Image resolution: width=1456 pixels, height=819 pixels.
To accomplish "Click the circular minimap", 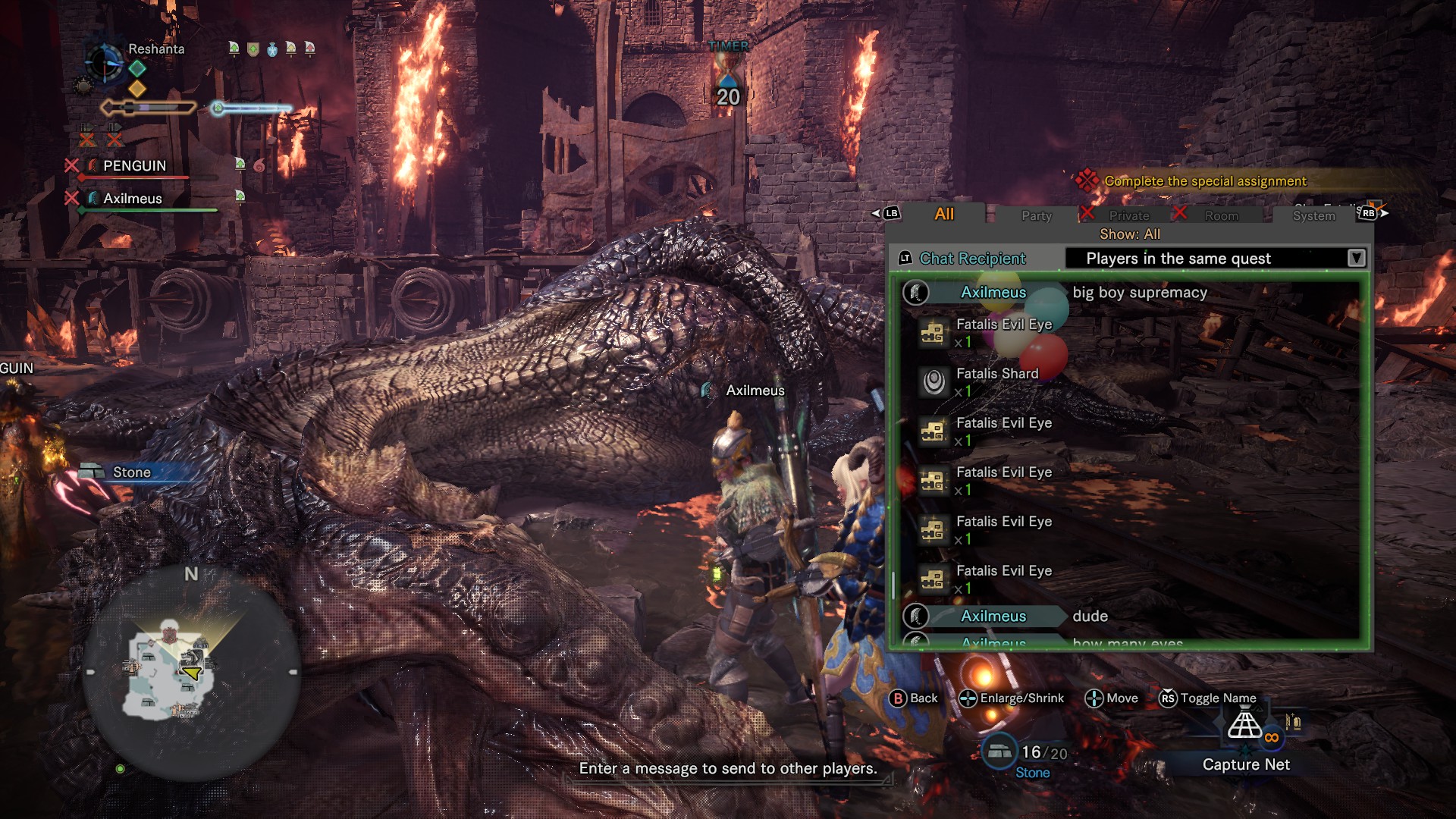I will 191,672.
